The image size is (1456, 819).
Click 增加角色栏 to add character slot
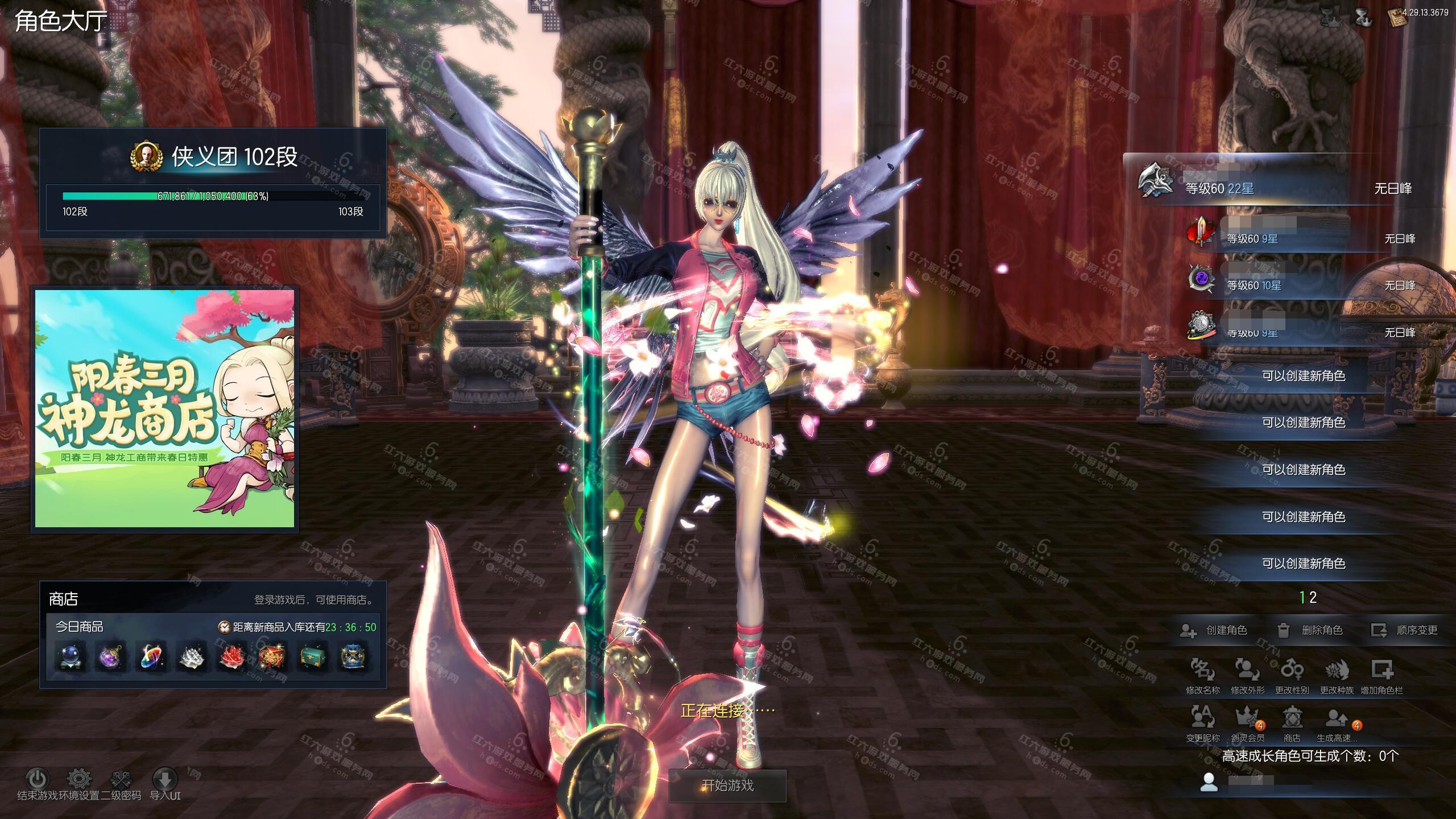1381,671
